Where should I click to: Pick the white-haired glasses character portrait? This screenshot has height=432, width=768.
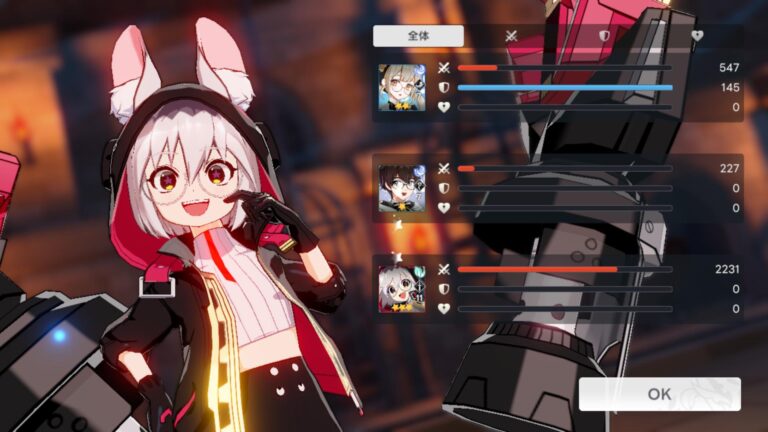[401, 289]
